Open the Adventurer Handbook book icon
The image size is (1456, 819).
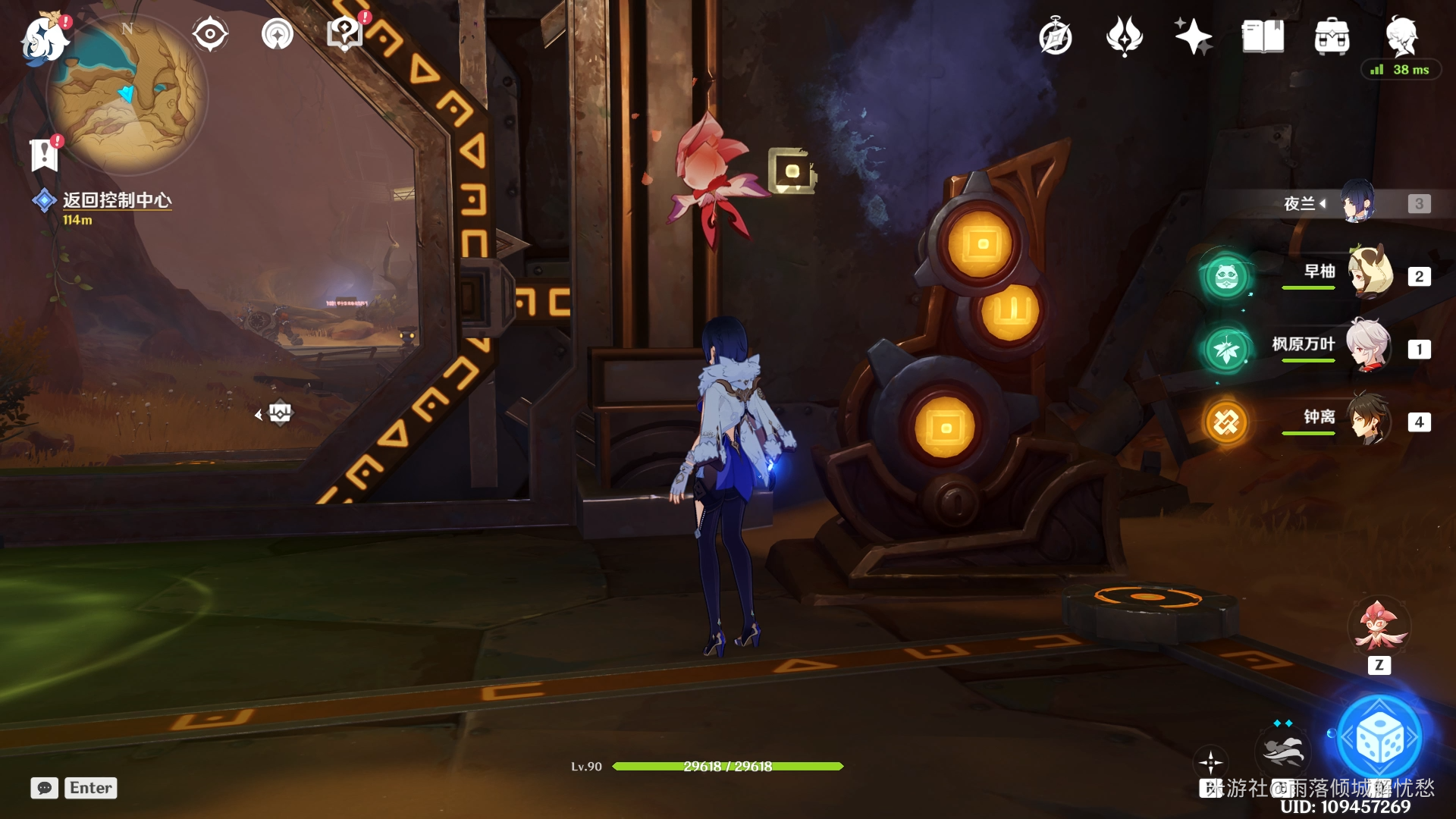coord(1263,36)
